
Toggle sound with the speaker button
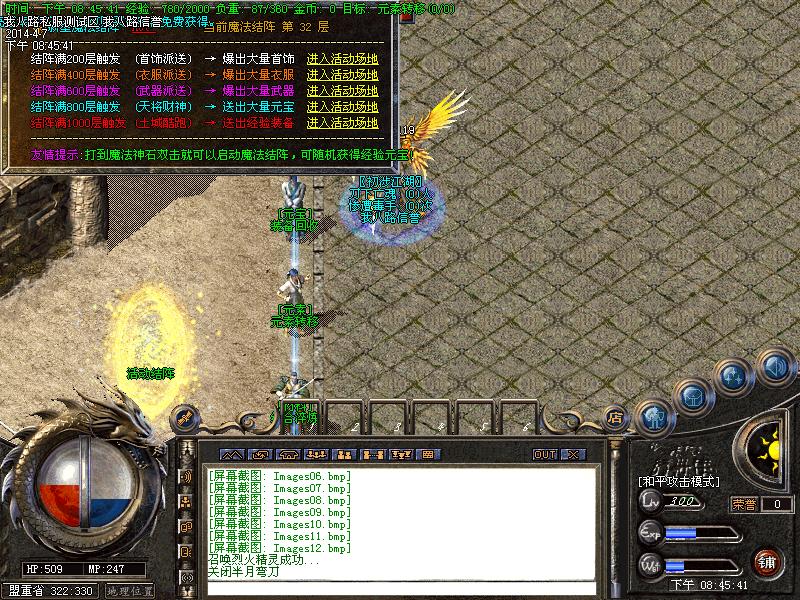(775, 365)
